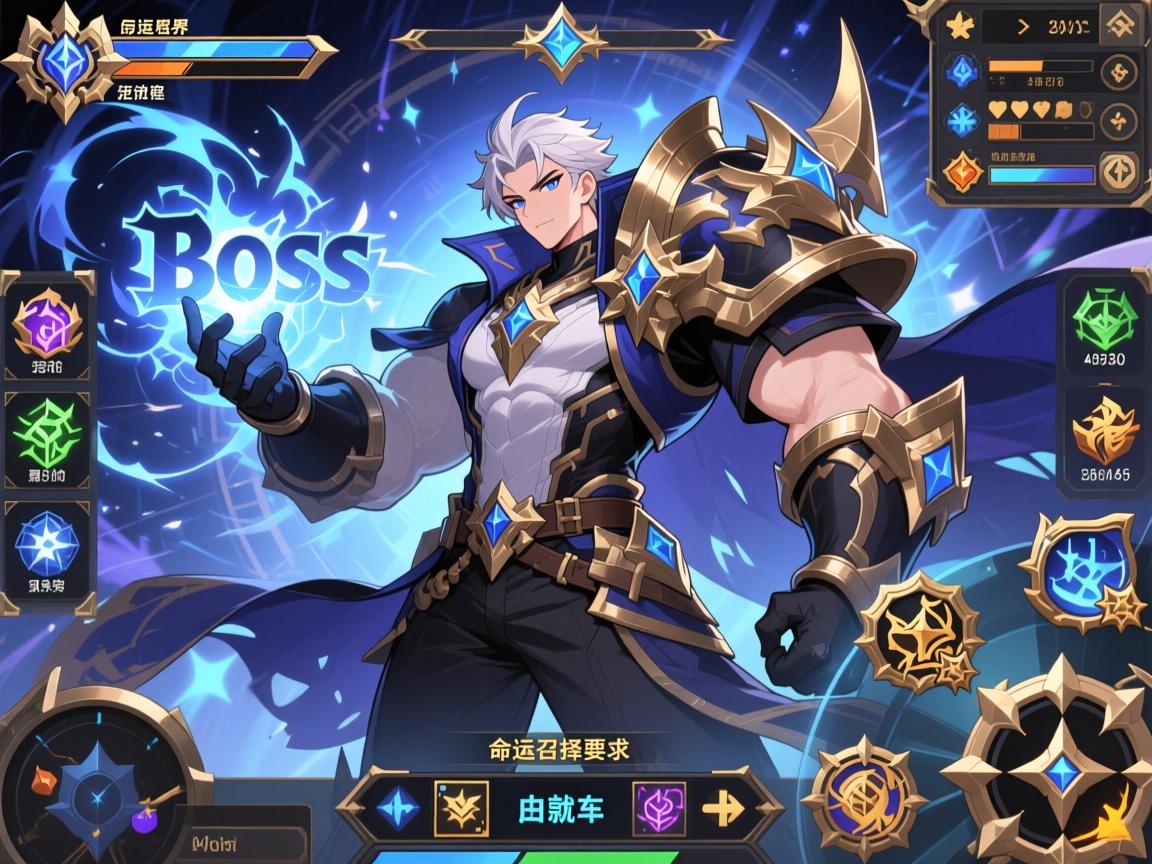Click the round arrow-emblem button beside blue bar

[x=1118, y=172]
